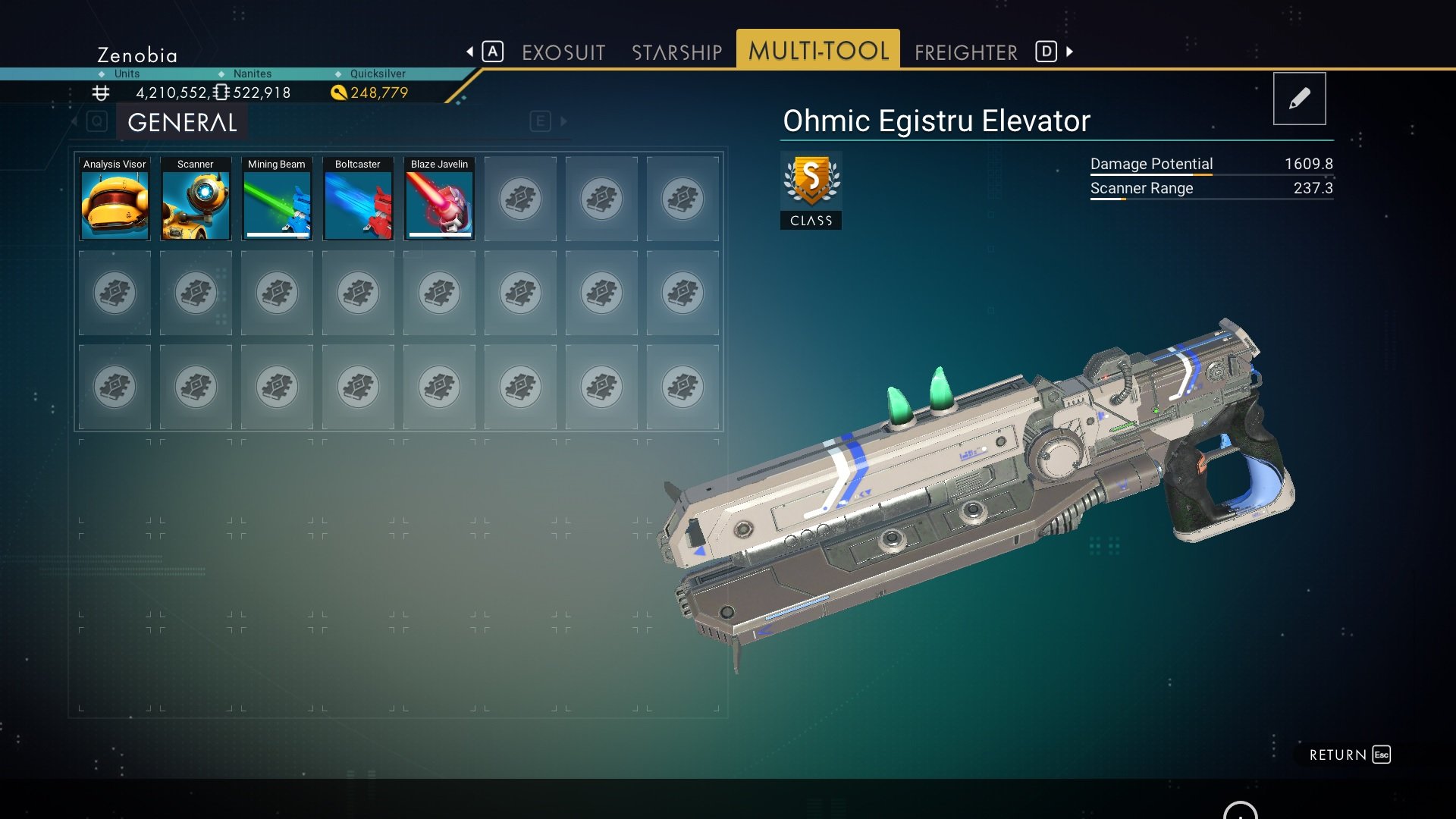Select the Mining Beam slot
Viewport: 1456px width, 819px height.
[x=277, y=199]
